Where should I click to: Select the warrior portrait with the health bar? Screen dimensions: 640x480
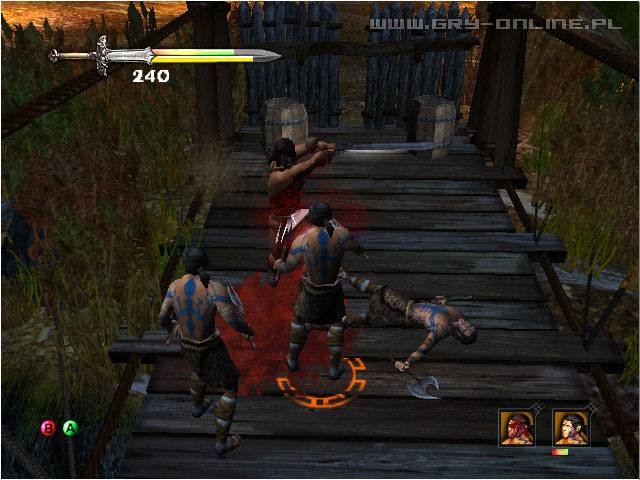pos(571,427)
